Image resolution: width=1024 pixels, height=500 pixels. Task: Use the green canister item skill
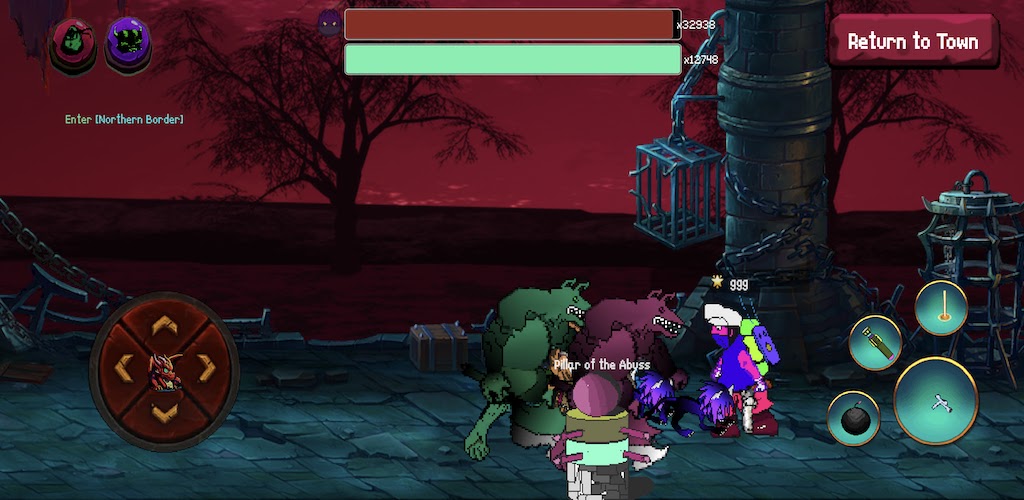[x=875, y=343]
